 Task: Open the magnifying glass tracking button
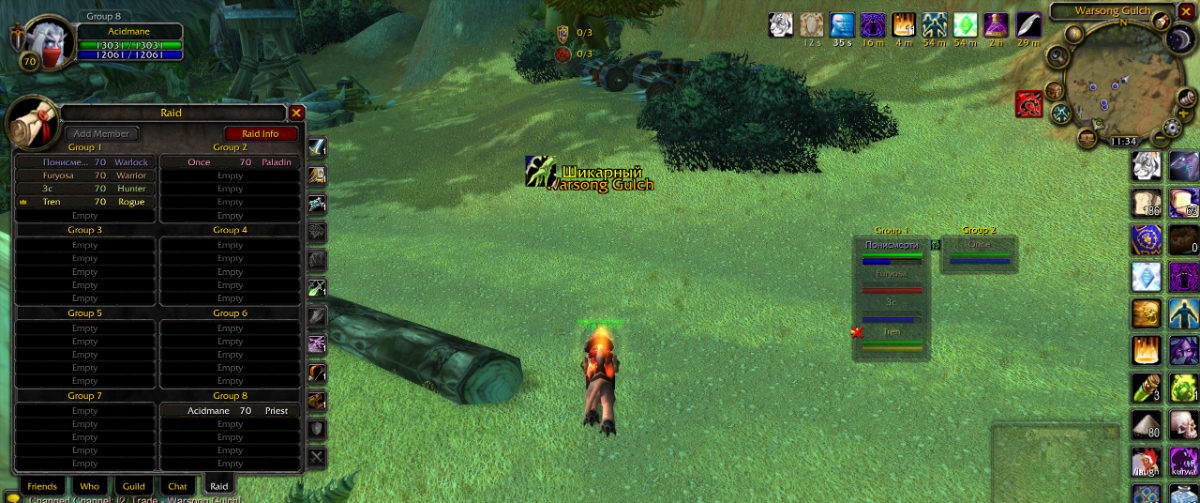[1055, 56]
